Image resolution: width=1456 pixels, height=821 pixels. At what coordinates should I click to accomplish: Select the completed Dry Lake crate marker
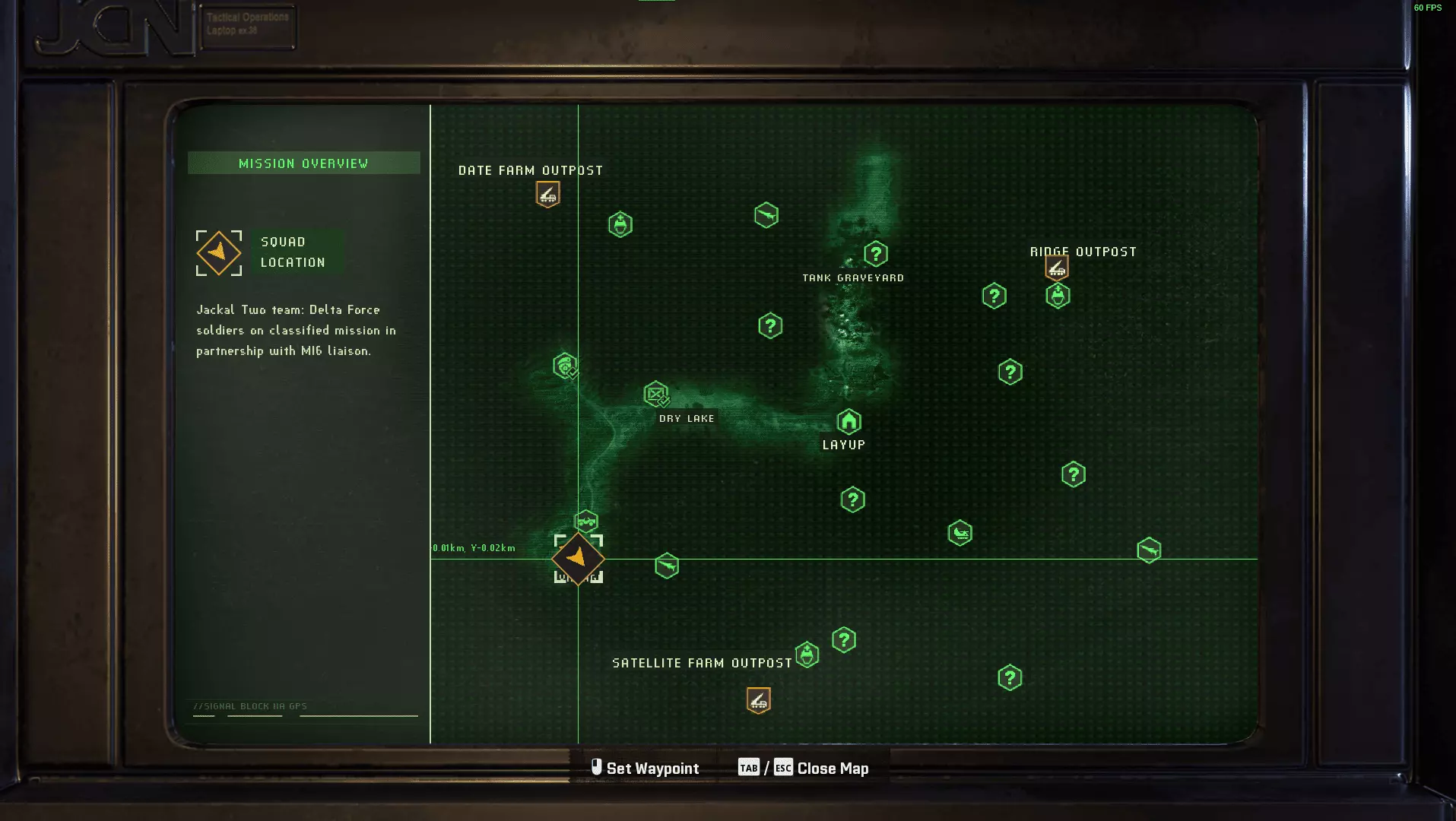click(655, 394)
